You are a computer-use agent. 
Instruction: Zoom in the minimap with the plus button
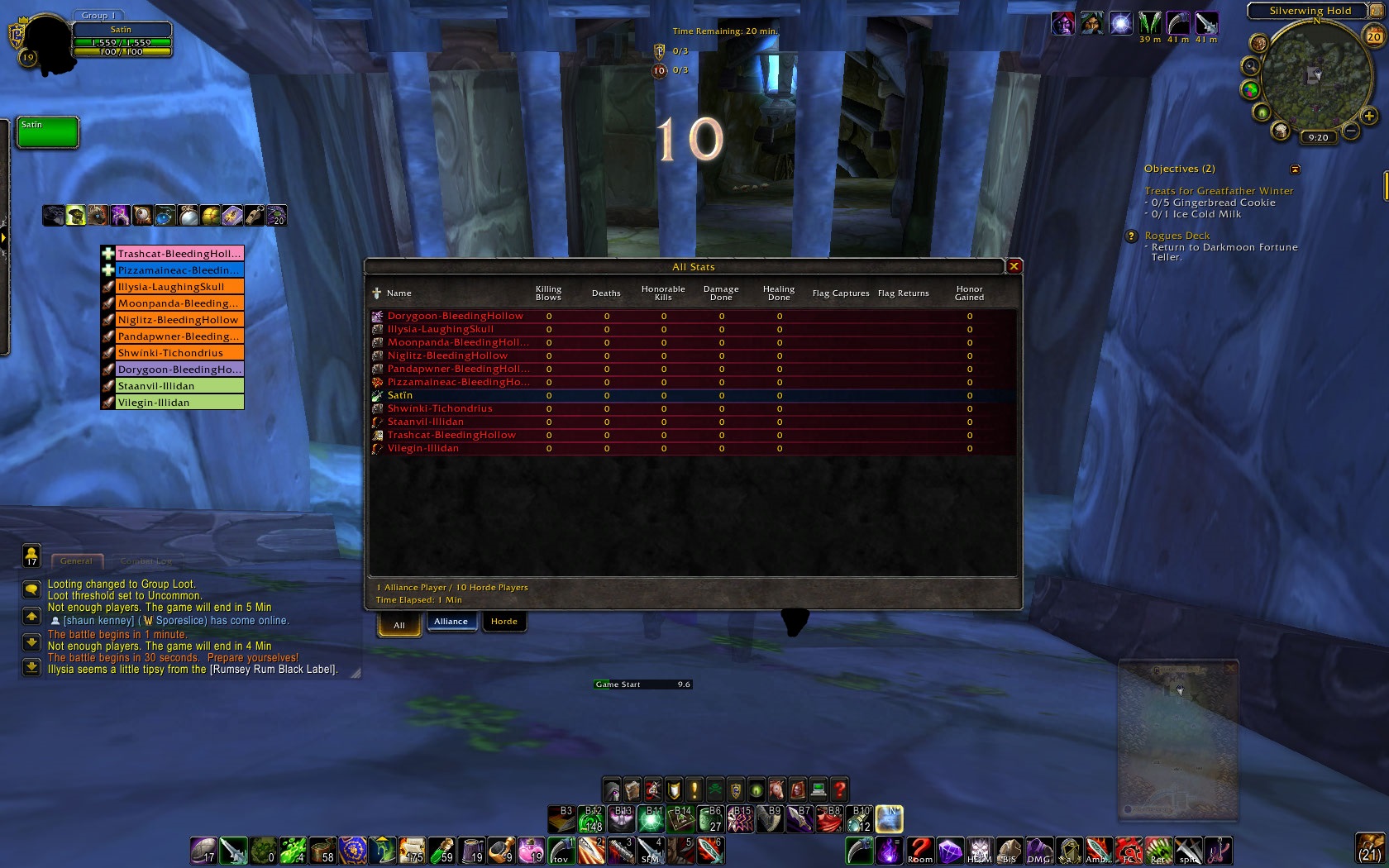(x=1369, y=117)
